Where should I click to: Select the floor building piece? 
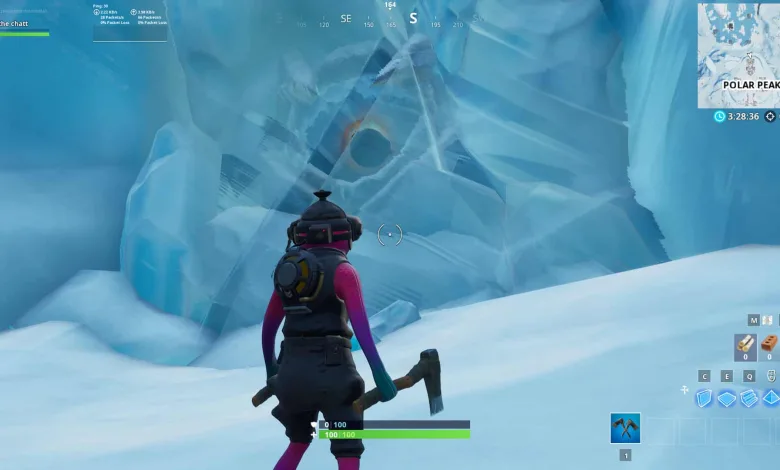pos(727,398)
